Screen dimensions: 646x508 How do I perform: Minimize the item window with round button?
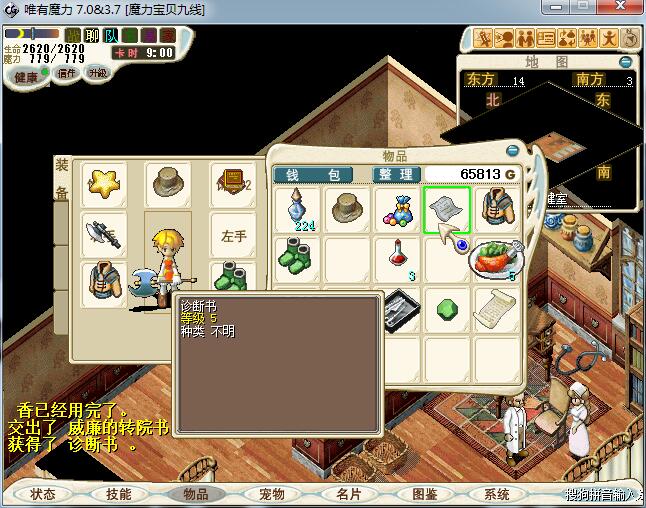[x=513, y=151]
